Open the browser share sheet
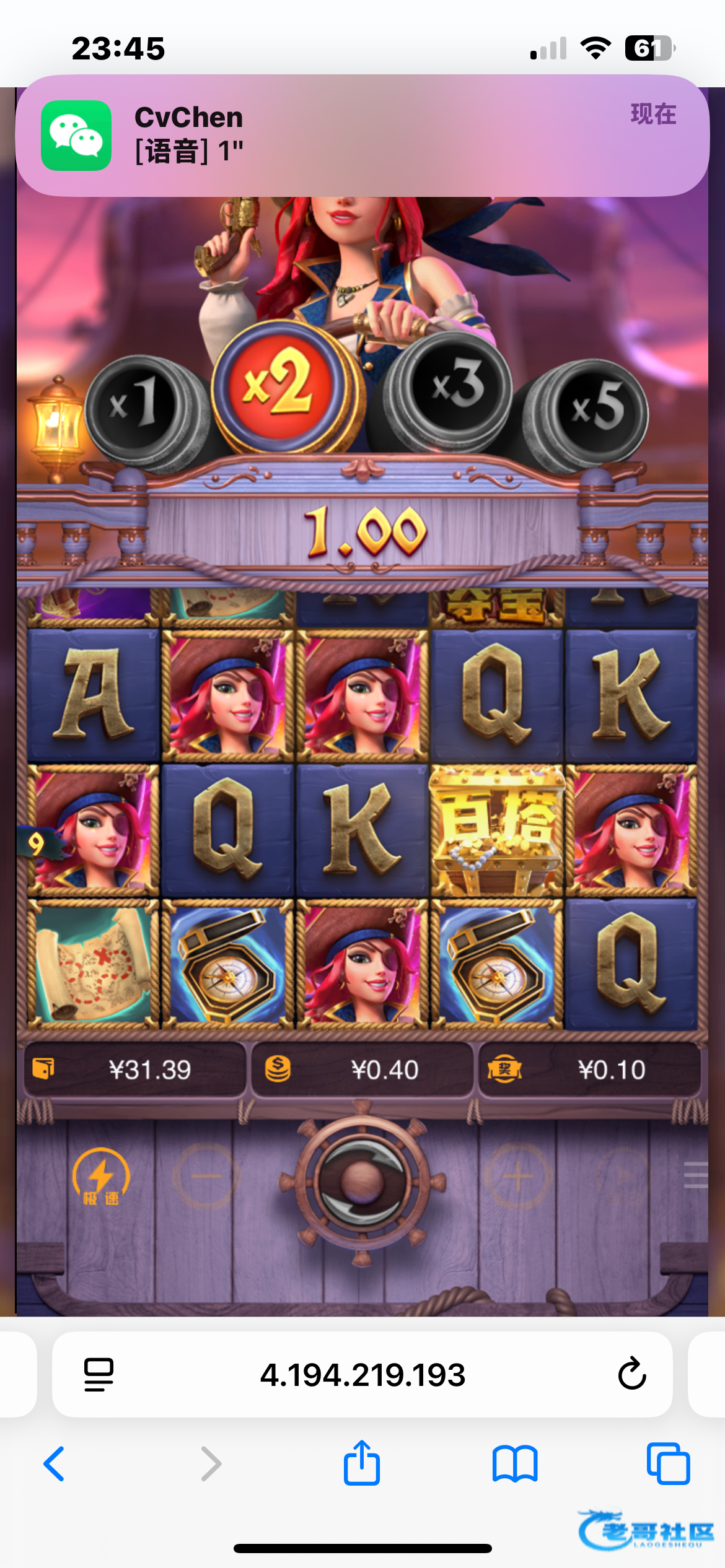Image resolution: width=725 pixels, height=1568 pixels. pyautogui.click(x=362, y=1463)
